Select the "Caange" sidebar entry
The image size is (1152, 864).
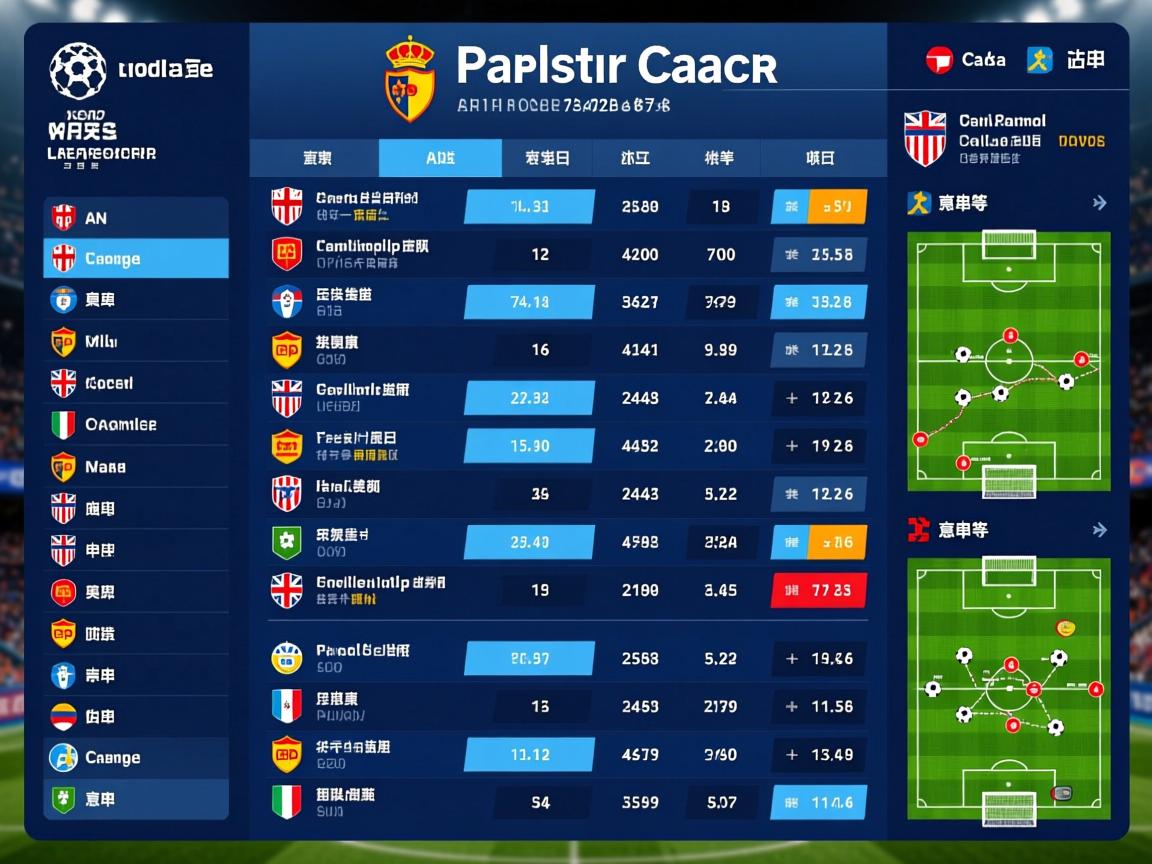click(x=136, y=758)
